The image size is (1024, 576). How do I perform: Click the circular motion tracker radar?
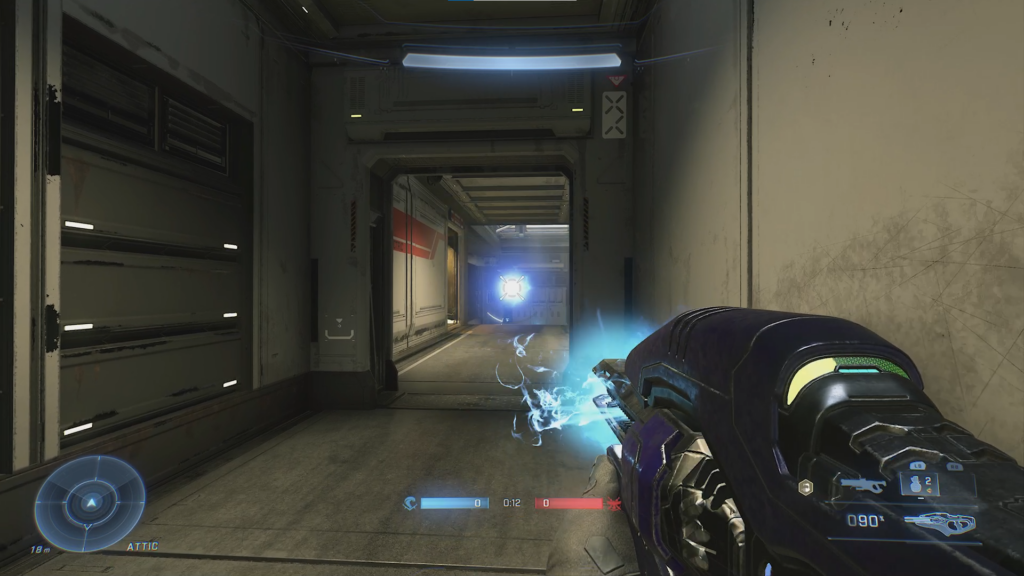pyautogui.click(x=90, y=503)
